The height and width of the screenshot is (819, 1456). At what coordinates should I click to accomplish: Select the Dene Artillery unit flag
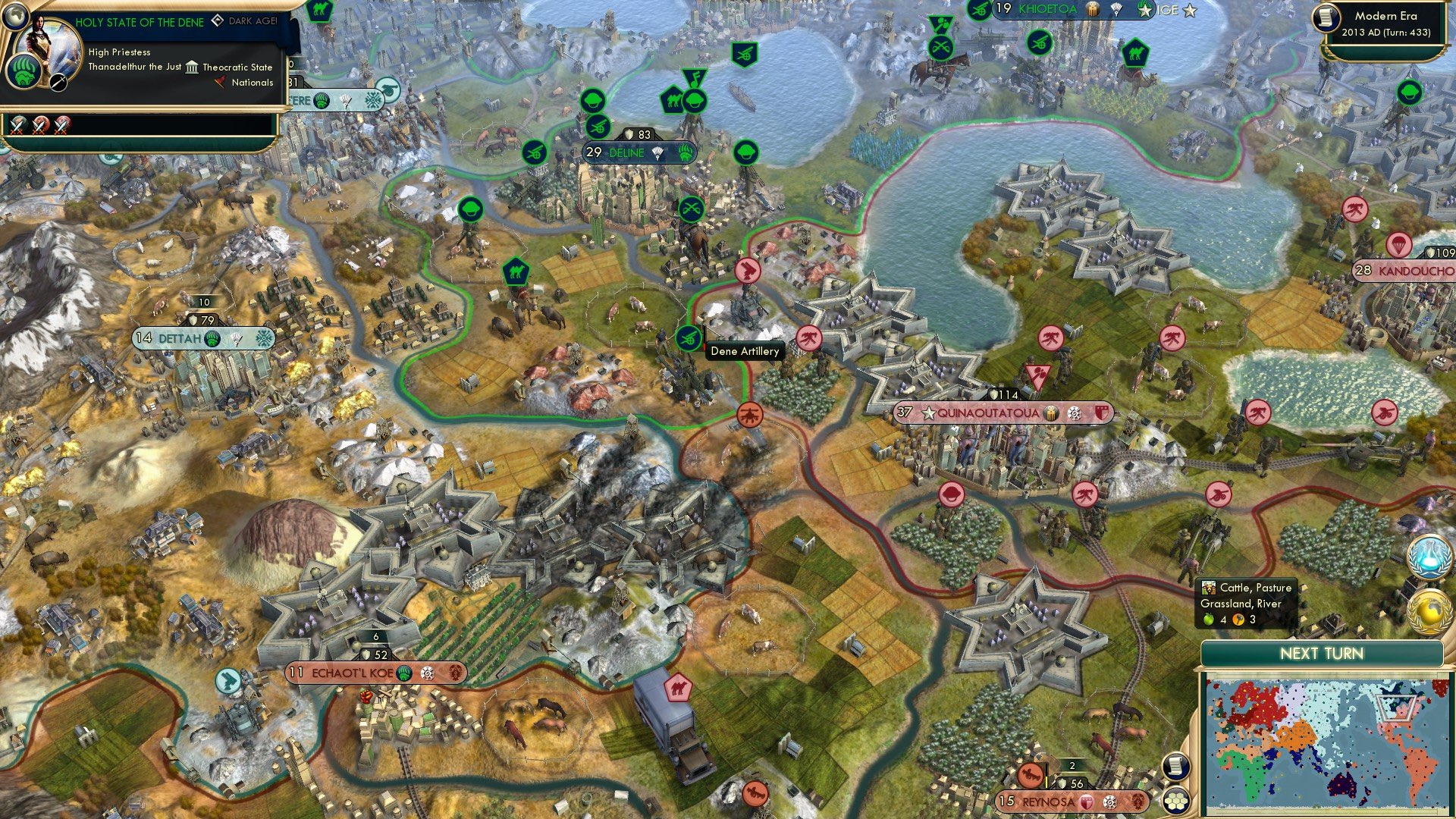click(x=689, y=338)
